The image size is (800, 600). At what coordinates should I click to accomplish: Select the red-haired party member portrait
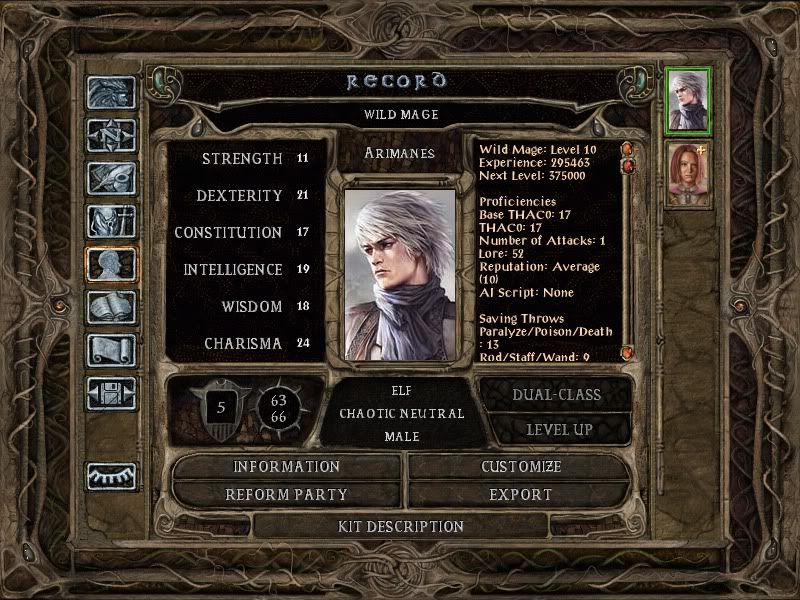688,173
